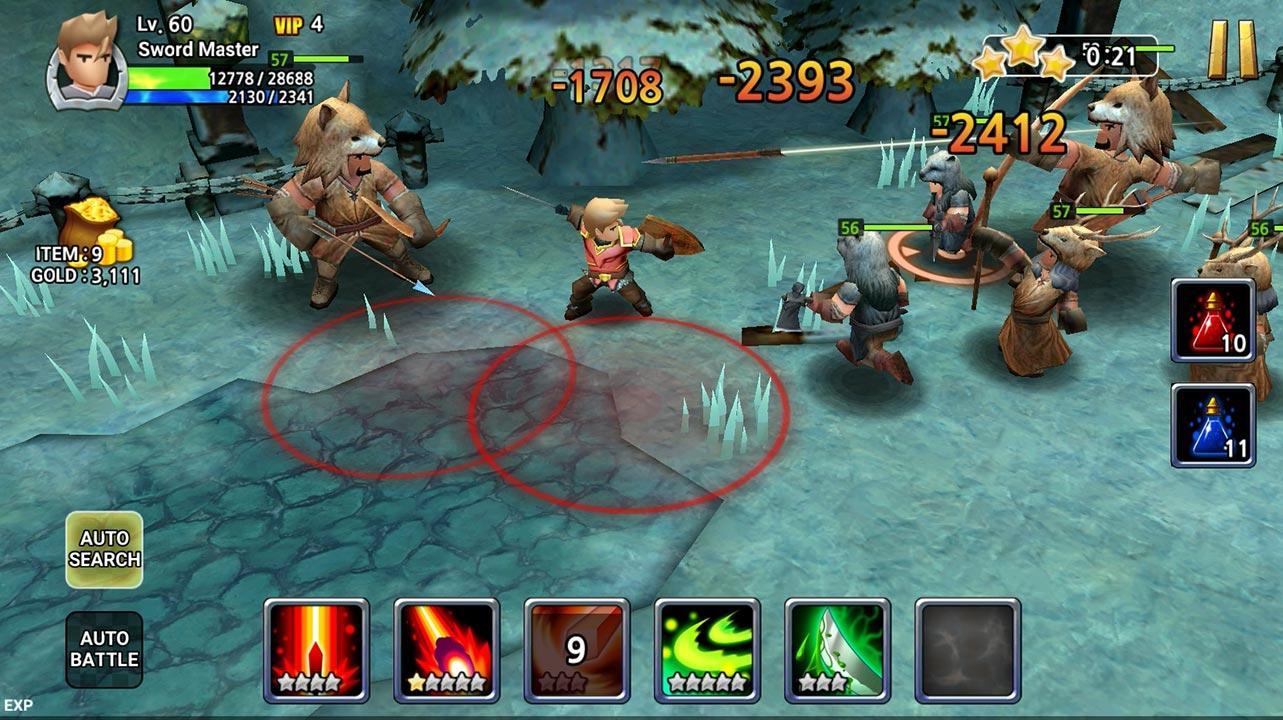
Task: Enable AUTO BATTLE mode
Action: (105, 651)
